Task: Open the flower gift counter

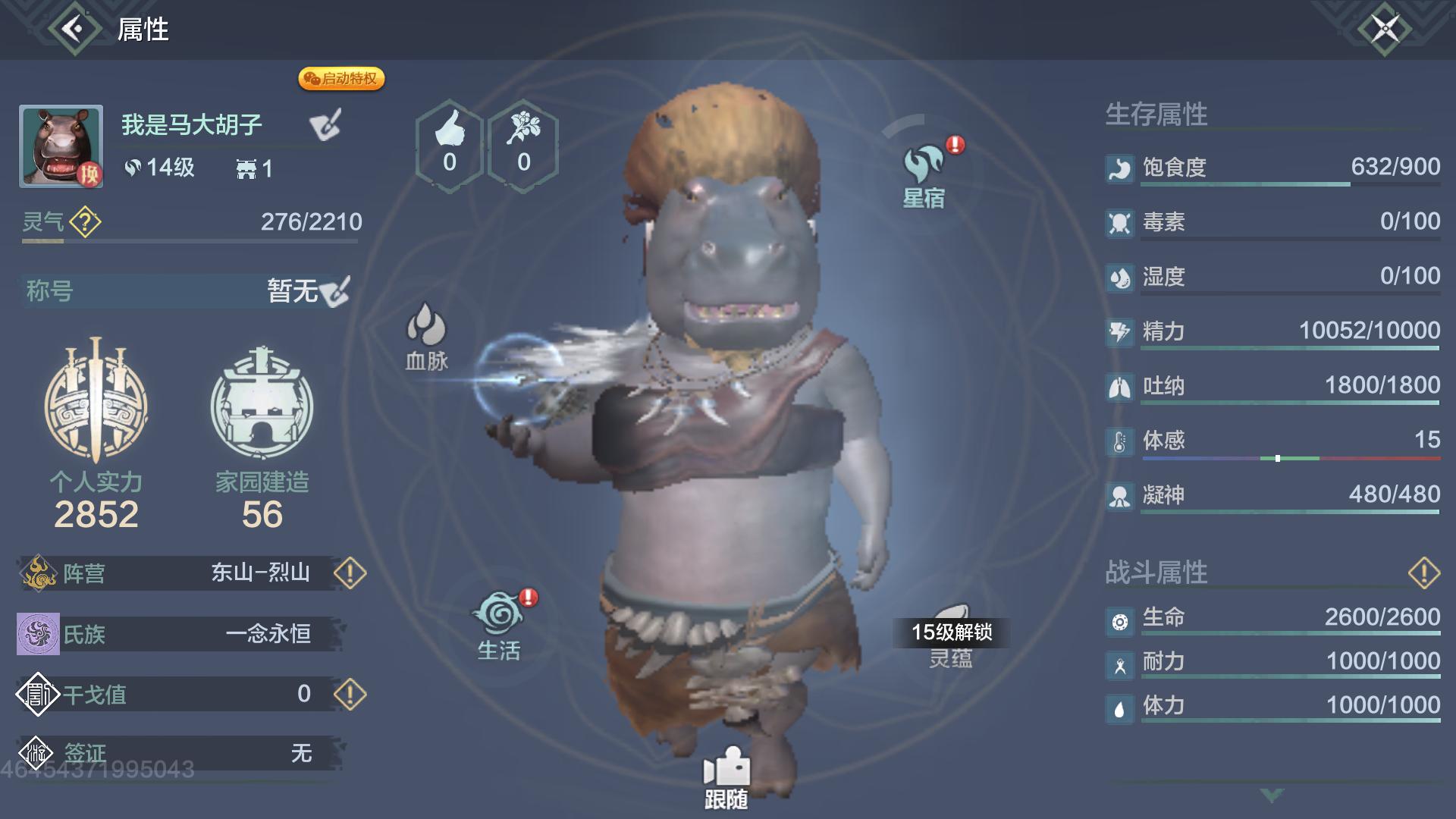Action: click(523, 145)
